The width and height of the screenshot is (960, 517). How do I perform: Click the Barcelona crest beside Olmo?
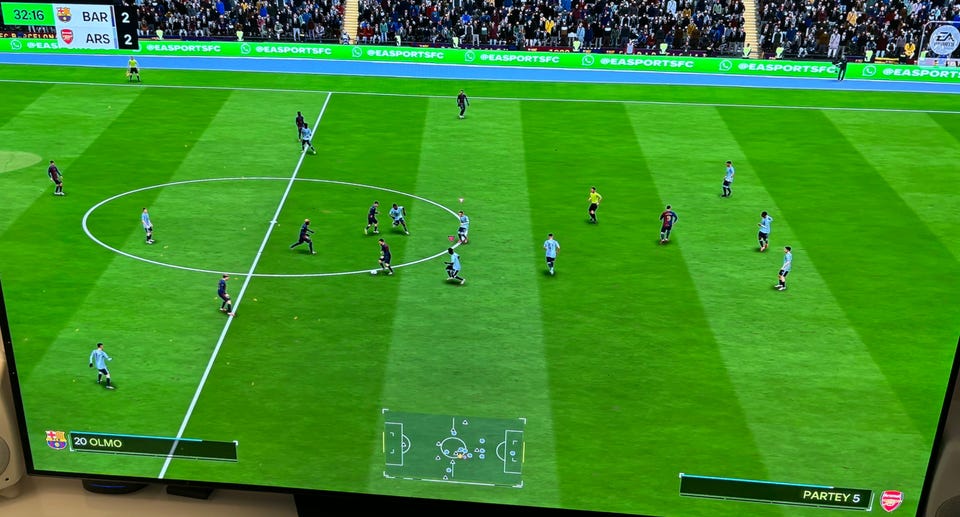(x=56, y=440)
